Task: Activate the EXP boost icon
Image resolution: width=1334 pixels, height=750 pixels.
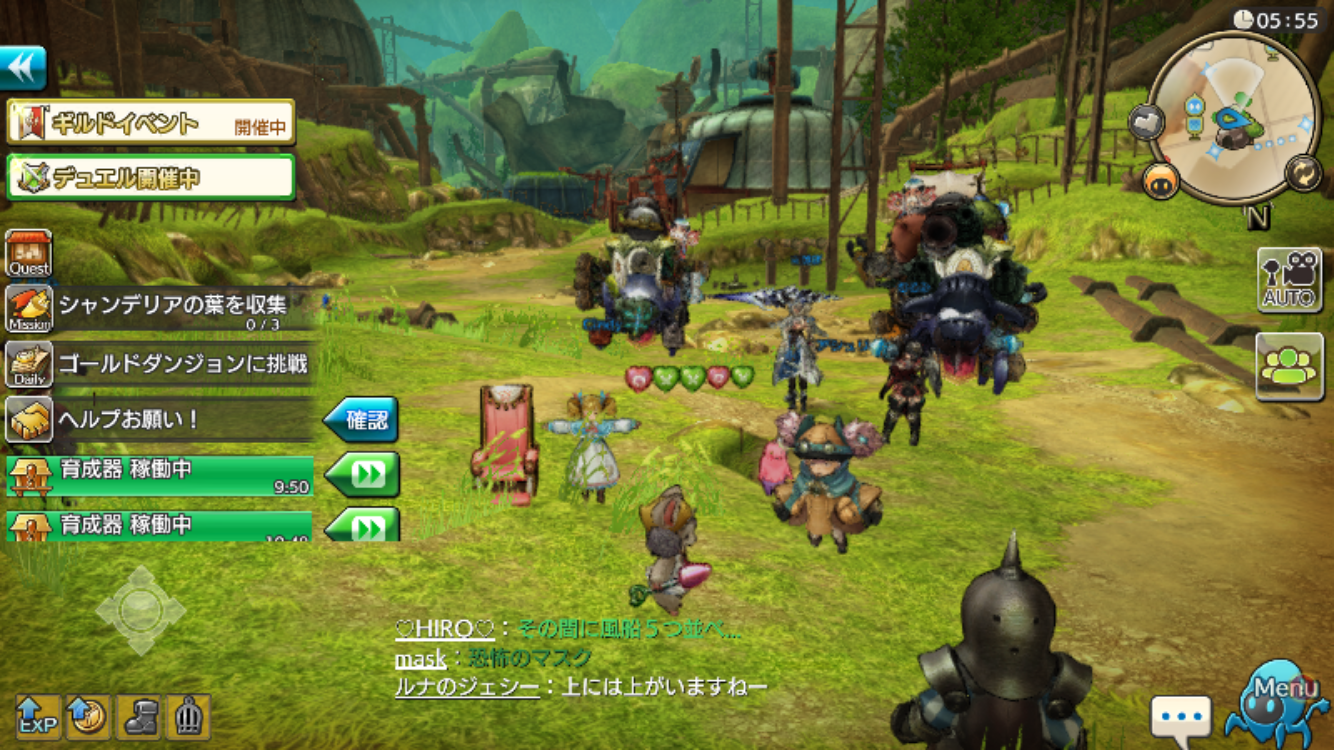Action: tap(38, 716)
